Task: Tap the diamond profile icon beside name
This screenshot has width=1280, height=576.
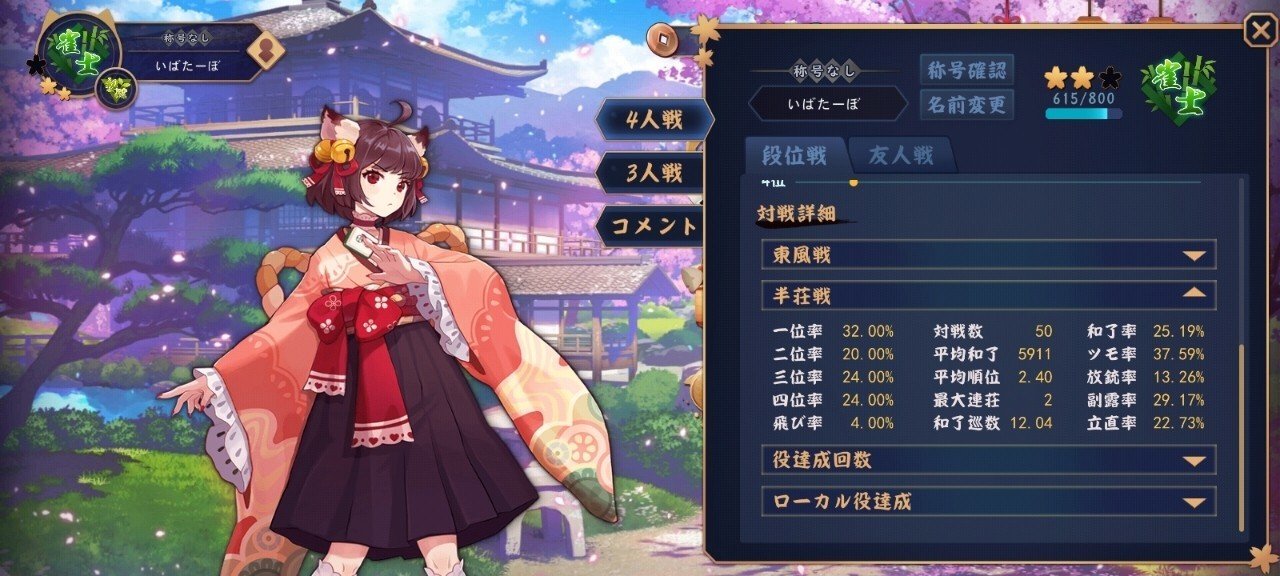Action: 265,50
